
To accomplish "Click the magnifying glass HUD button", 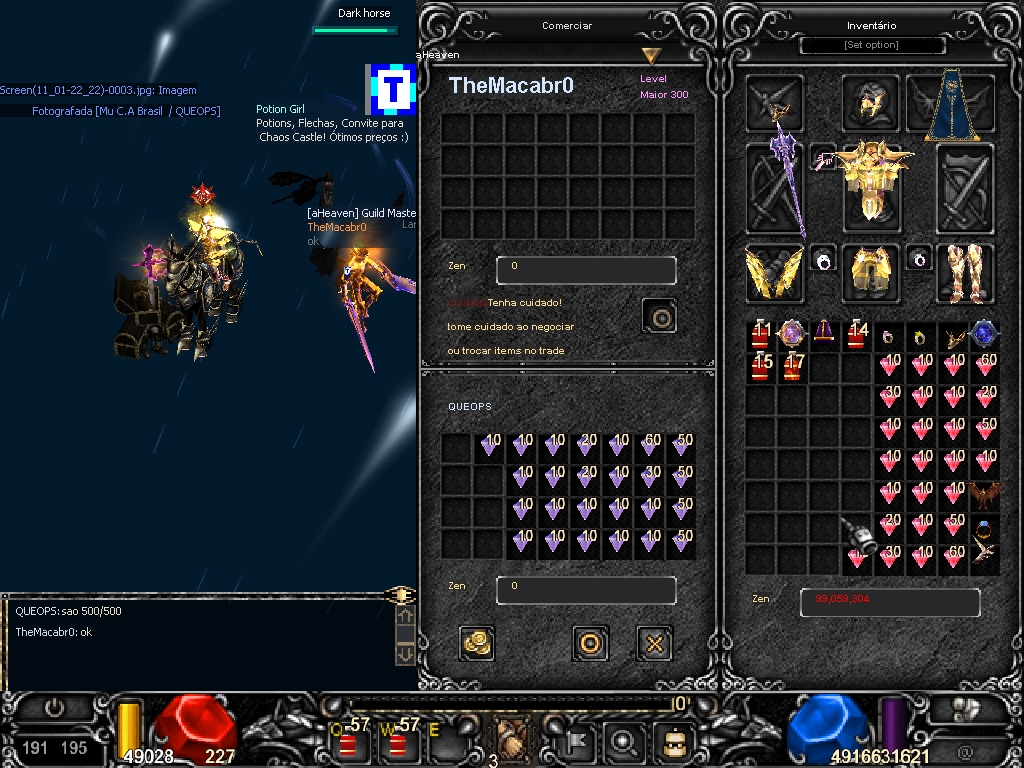I will [624, 741].
